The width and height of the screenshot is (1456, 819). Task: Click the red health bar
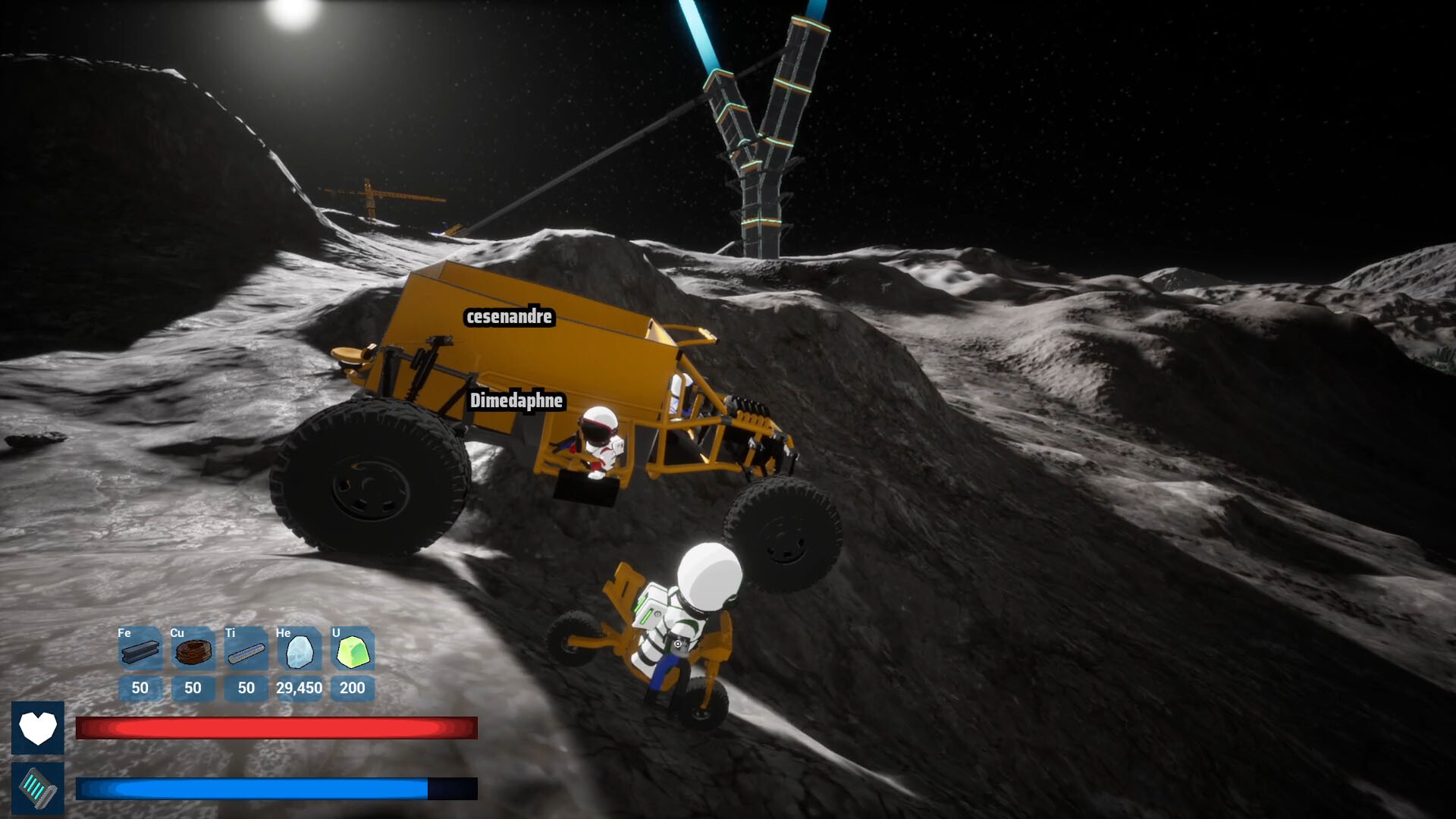coord(277,726)
